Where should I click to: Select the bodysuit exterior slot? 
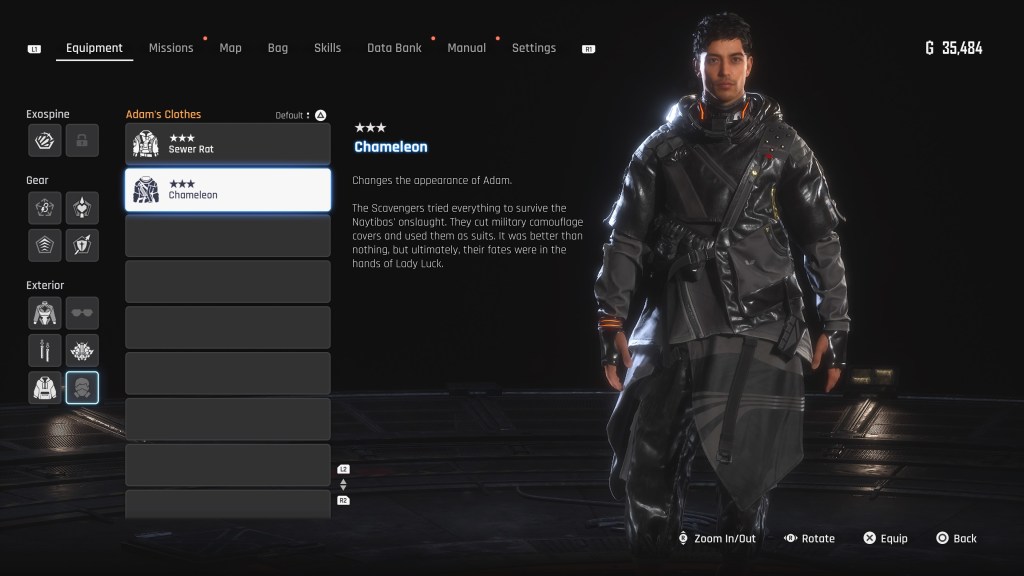(44, 312)
